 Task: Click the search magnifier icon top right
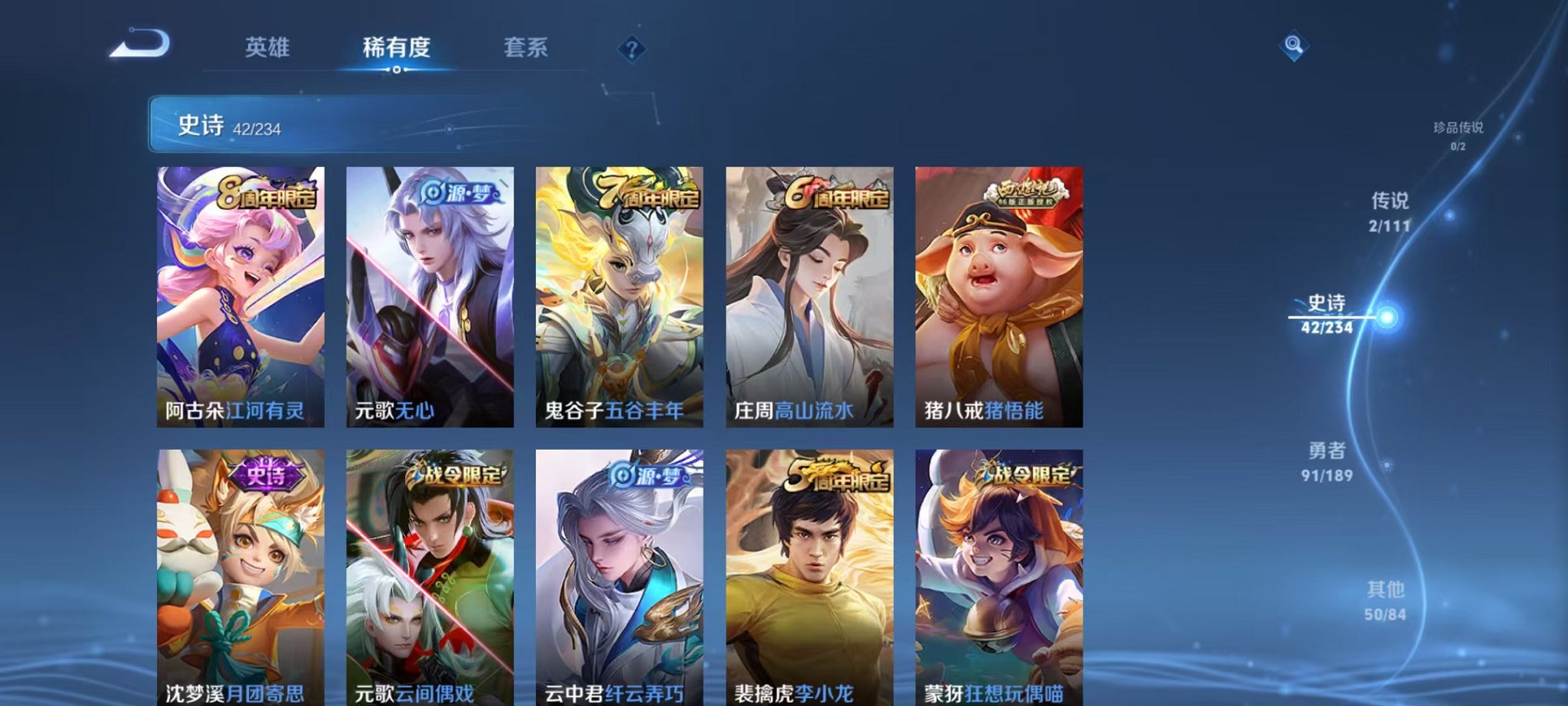click(1294, 46)
